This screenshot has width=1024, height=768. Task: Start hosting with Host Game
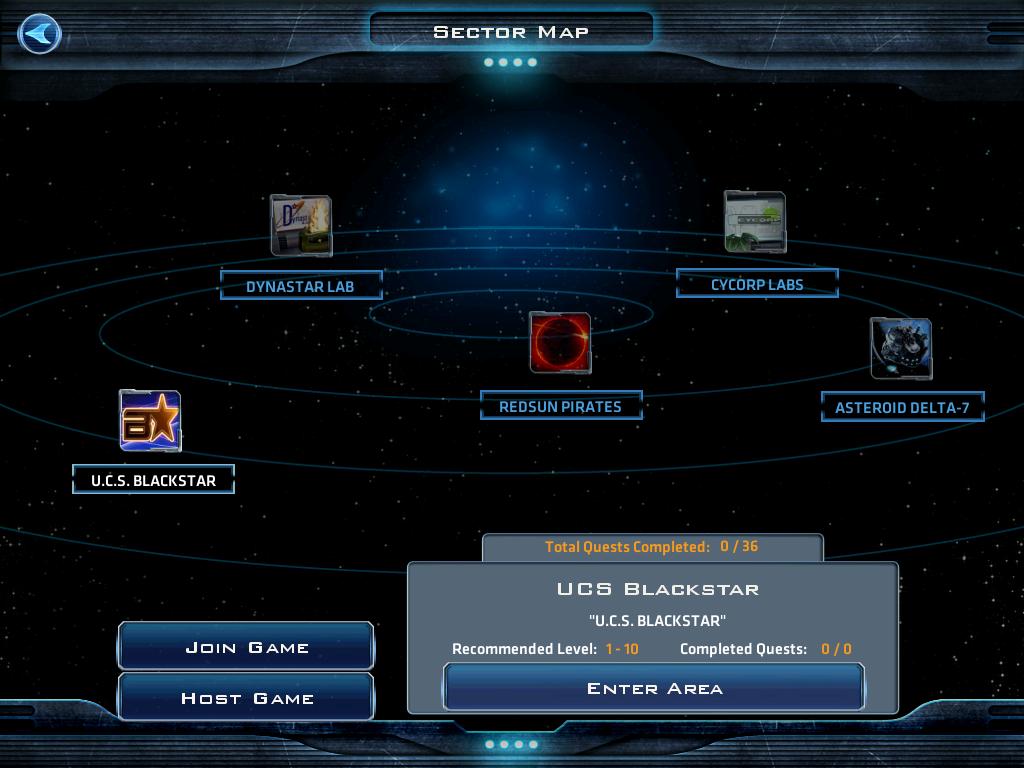click(246, 698)
